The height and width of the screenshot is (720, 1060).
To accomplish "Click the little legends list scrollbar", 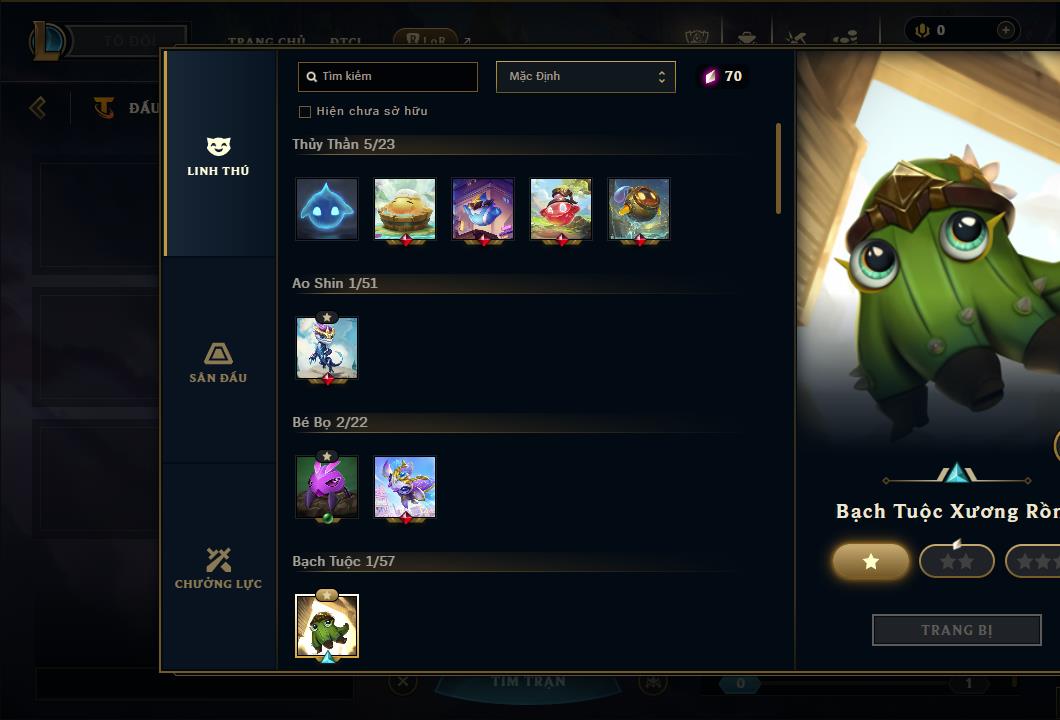I will (x=778, y=168).
